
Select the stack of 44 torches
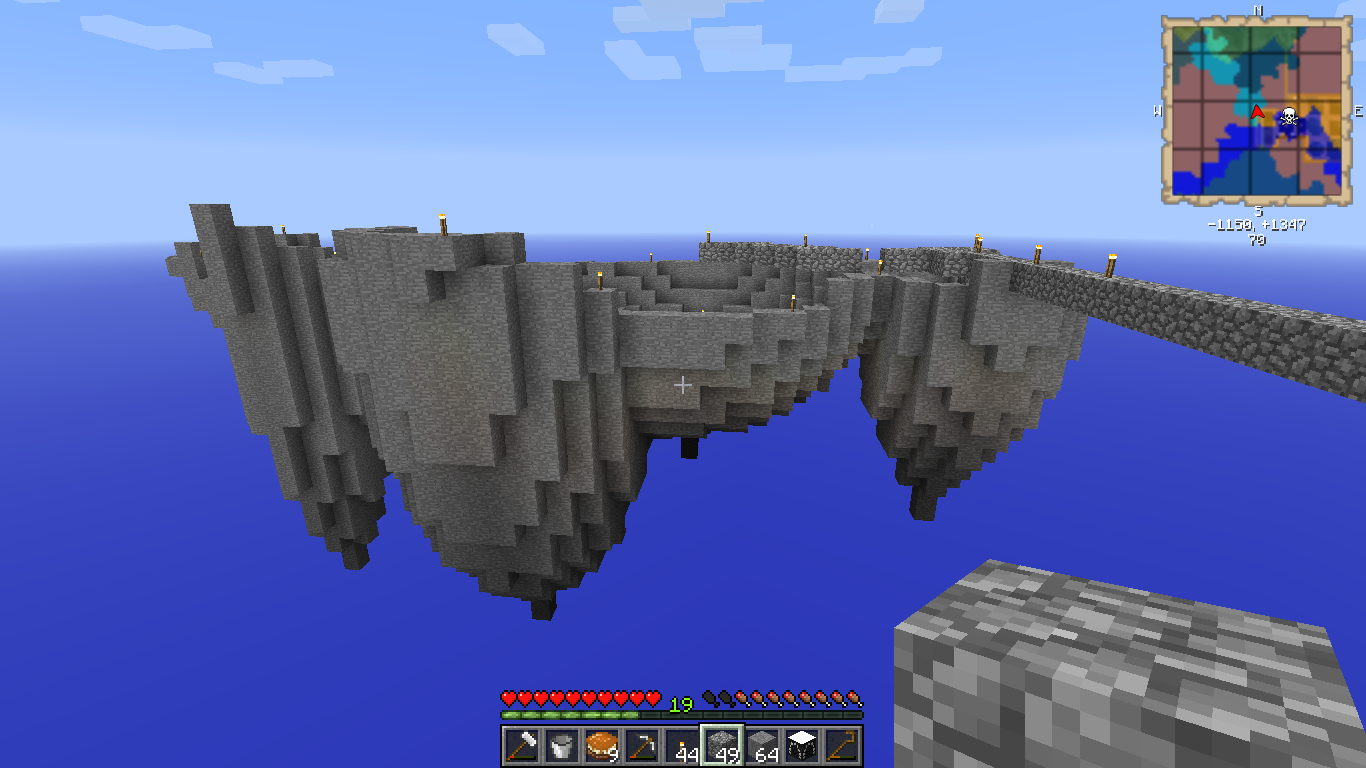681,745
